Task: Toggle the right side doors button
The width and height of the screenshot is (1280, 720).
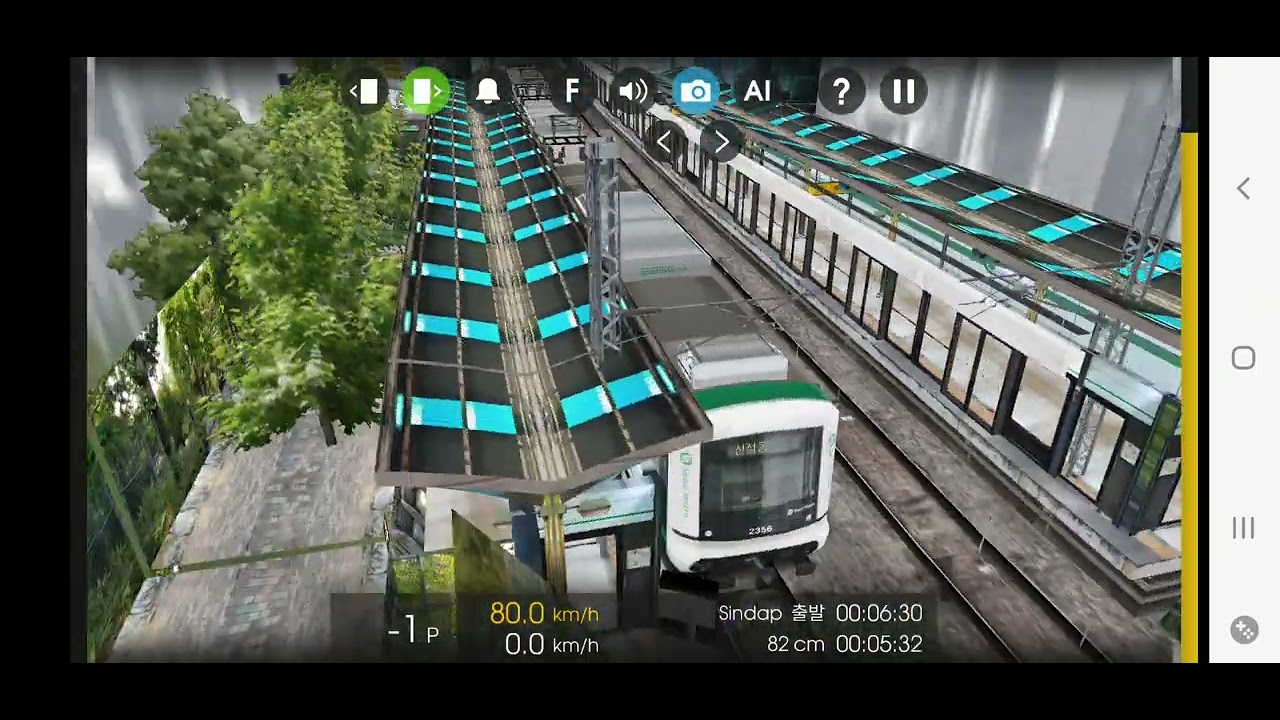Action: click(x=427, y=92)
